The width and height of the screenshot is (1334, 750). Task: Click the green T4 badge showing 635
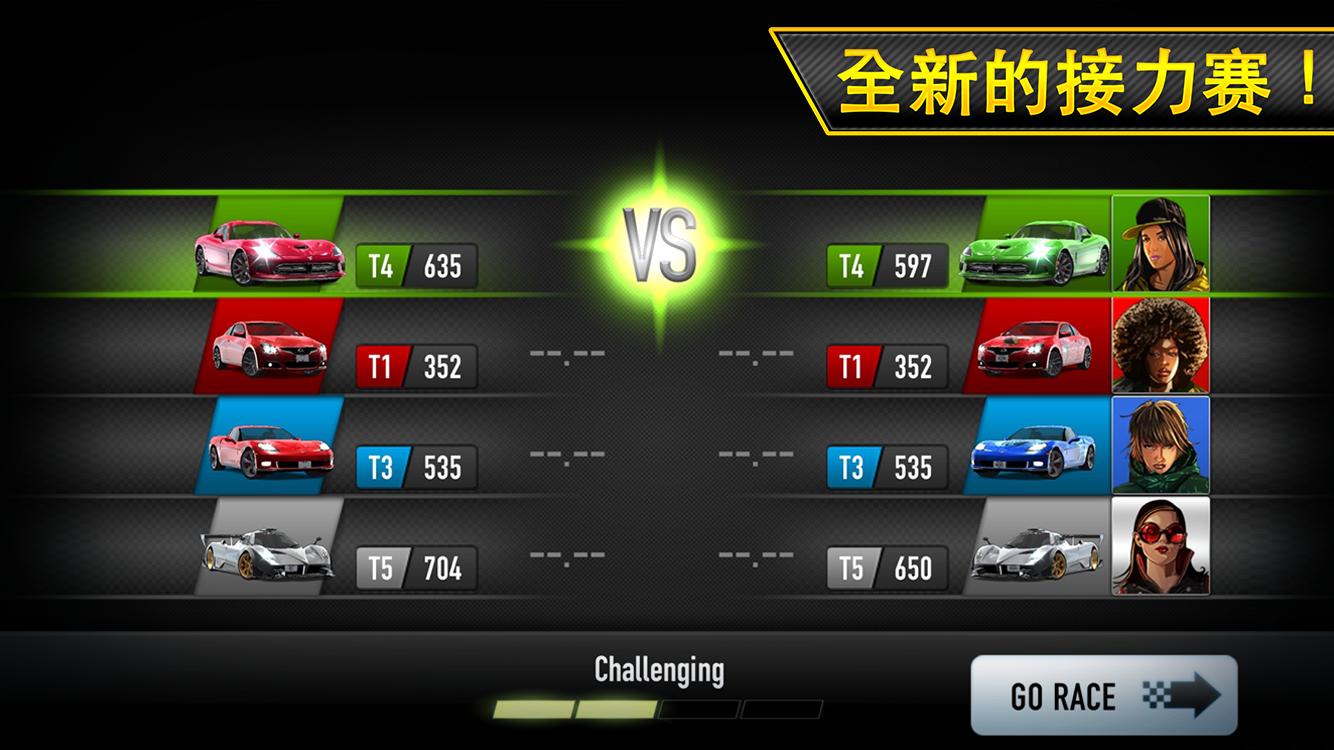416,267
